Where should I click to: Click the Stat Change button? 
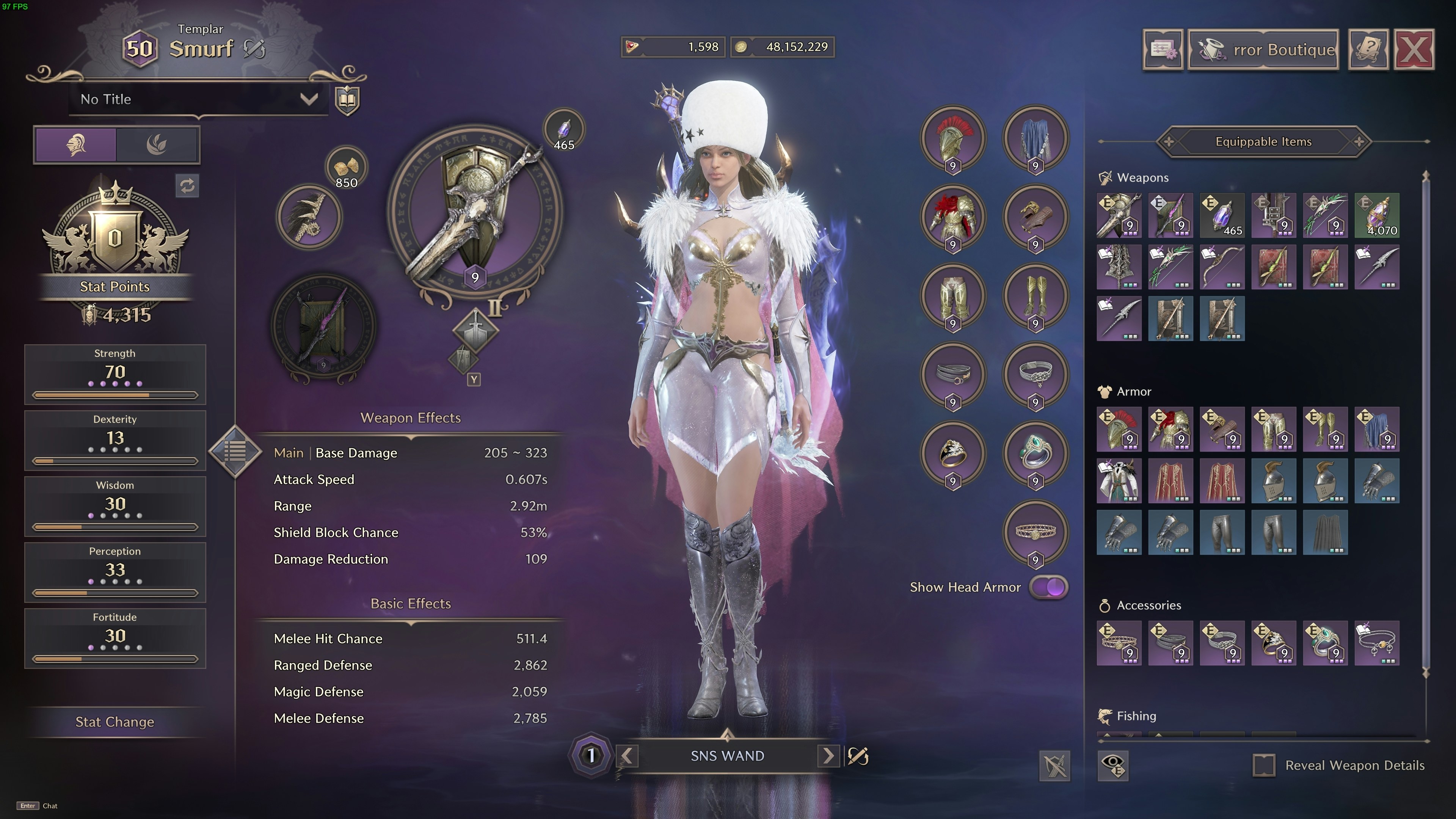click(115, 722)
